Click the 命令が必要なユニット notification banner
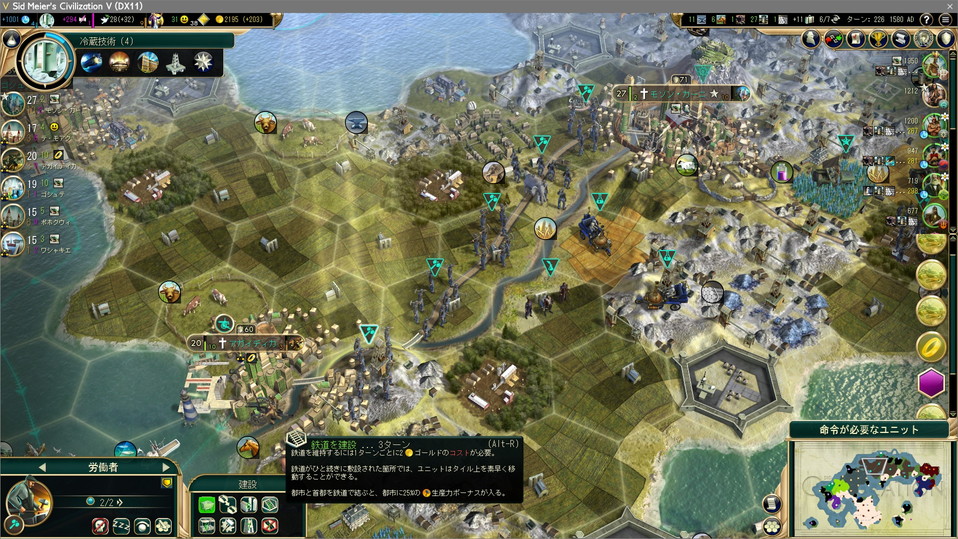 [869, 429]
